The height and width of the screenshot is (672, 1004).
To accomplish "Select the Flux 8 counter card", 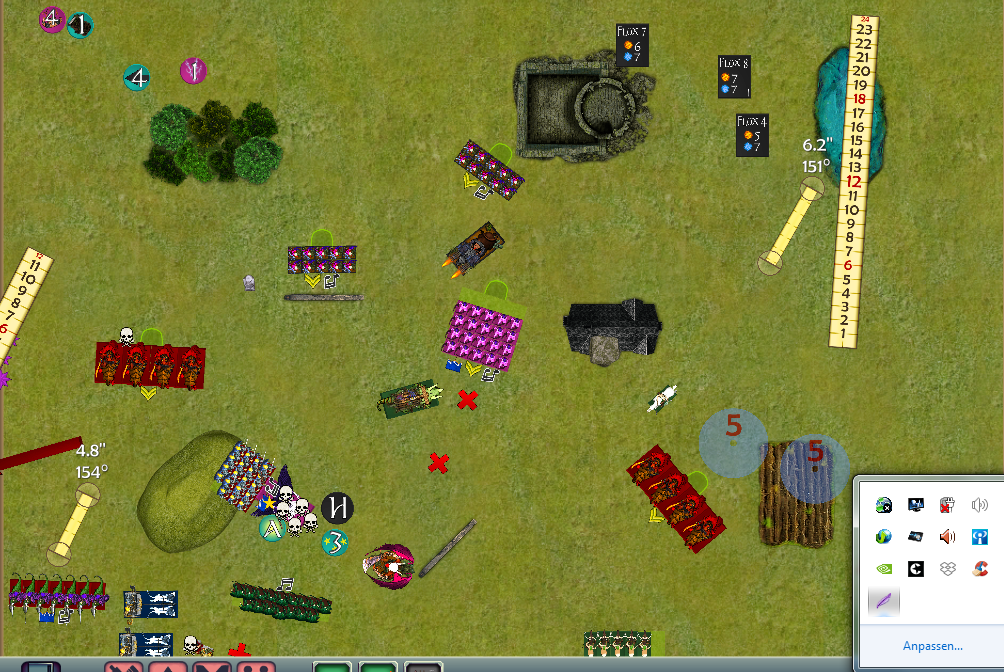I will coord(734,77).
